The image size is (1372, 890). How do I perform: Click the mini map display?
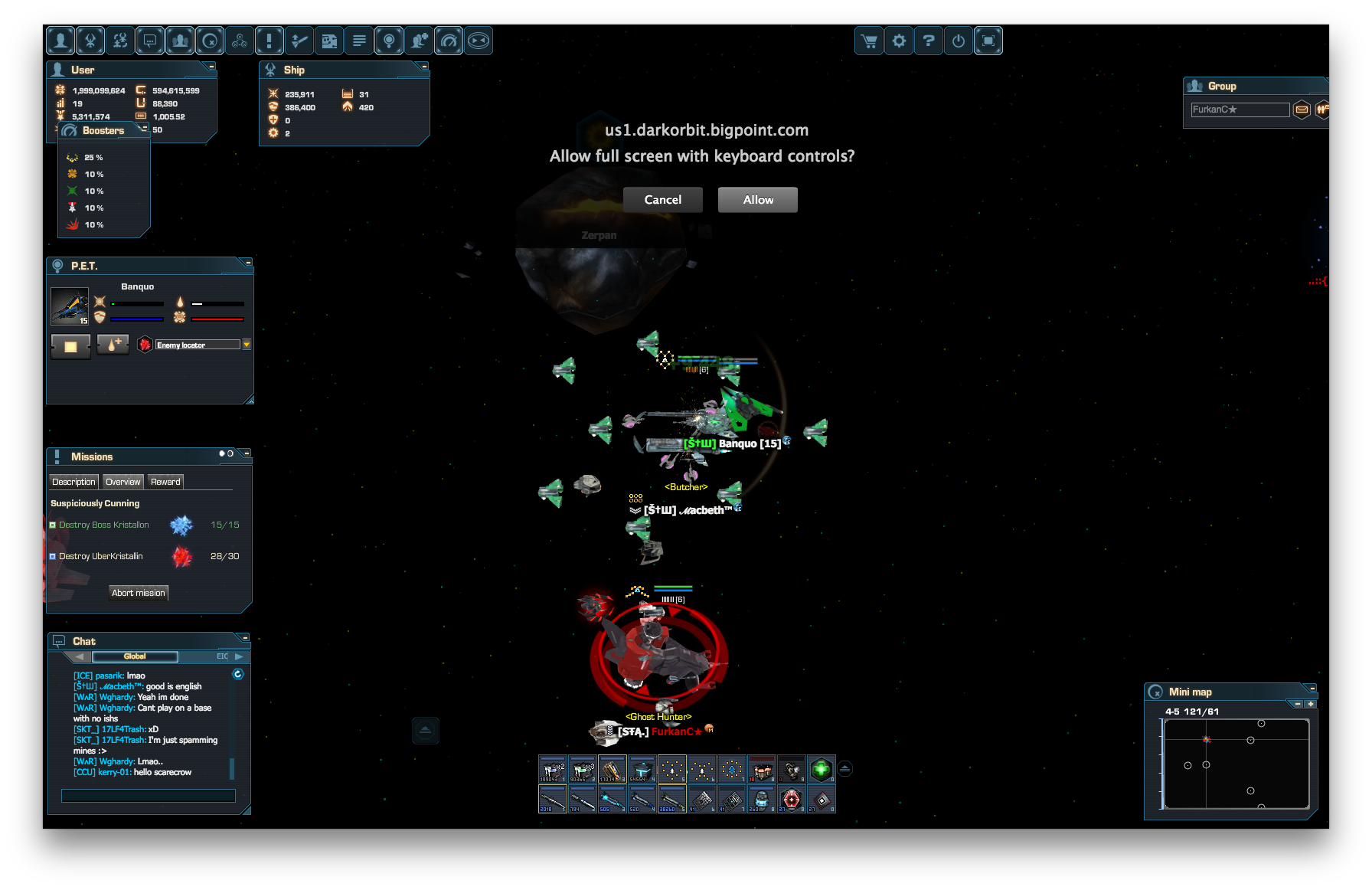pos(1236,764)
